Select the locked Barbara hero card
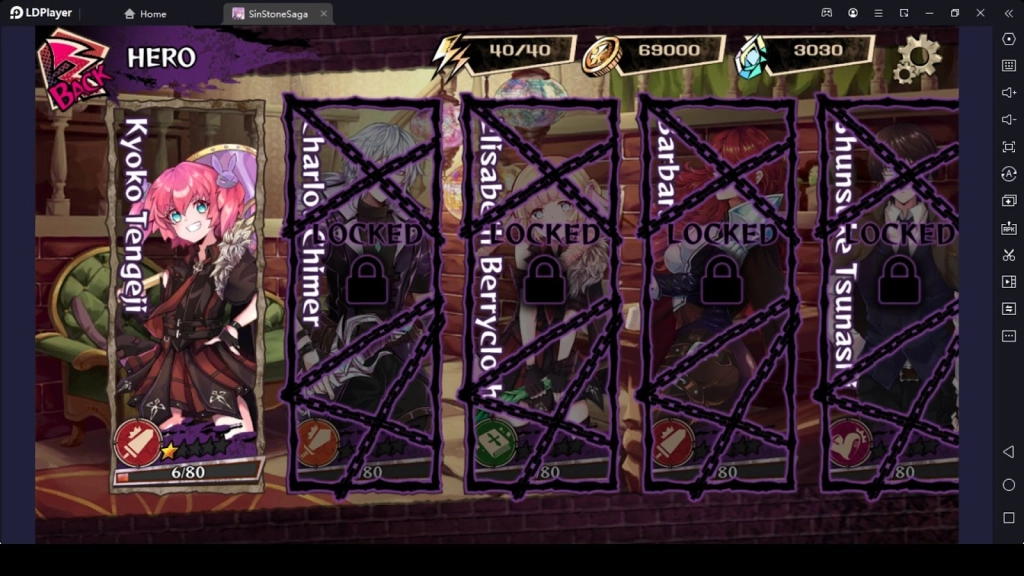Viewport: 1024px width, 576px height. [719, 295]
